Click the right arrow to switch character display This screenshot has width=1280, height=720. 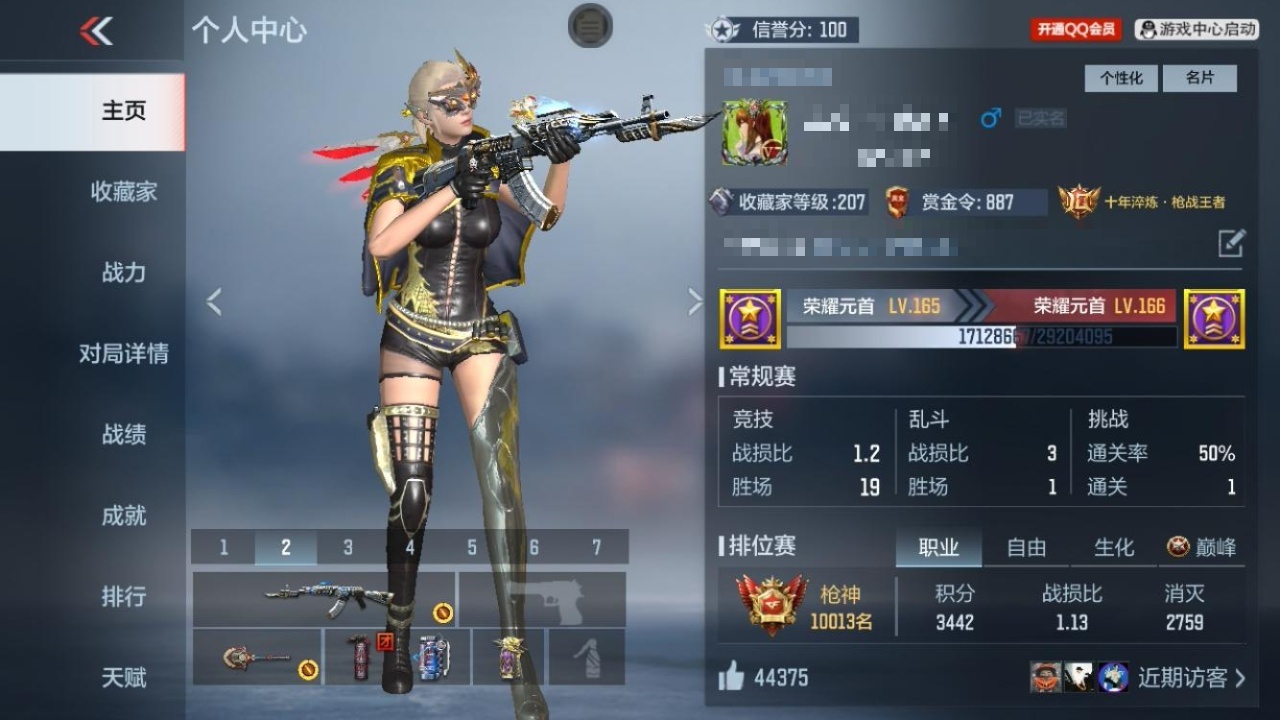point(696,301)
